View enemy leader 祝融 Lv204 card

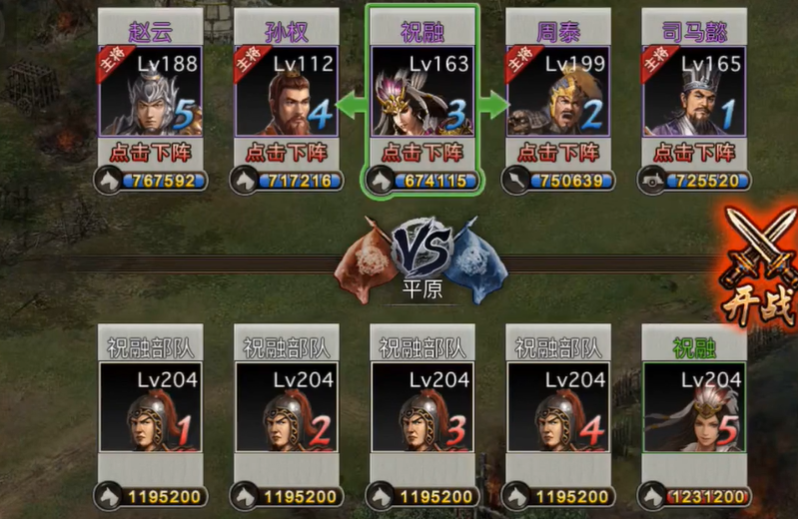(x=693, y=407)
